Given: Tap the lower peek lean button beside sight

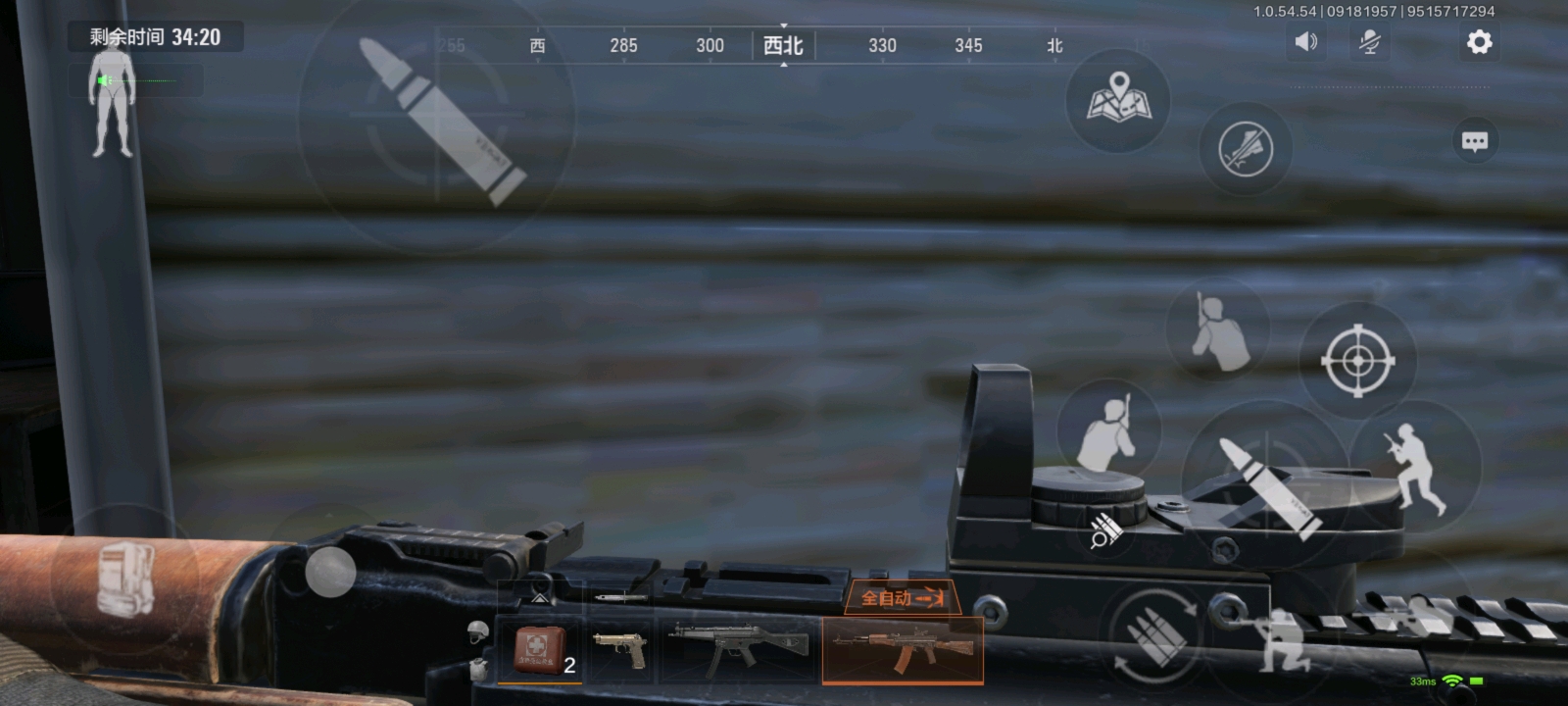Looking at the screenshot, I should 1108,431.
